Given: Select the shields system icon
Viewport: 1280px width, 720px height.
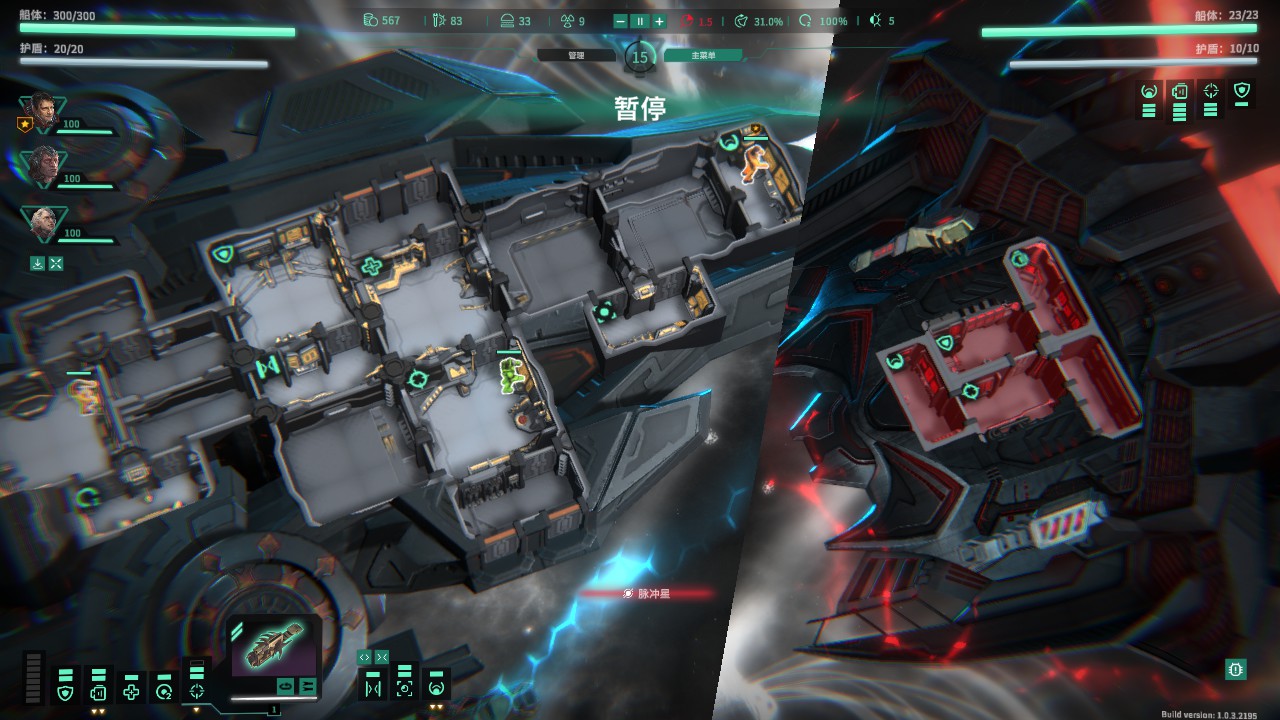Looking at the screenshot, I should [64, 689].
